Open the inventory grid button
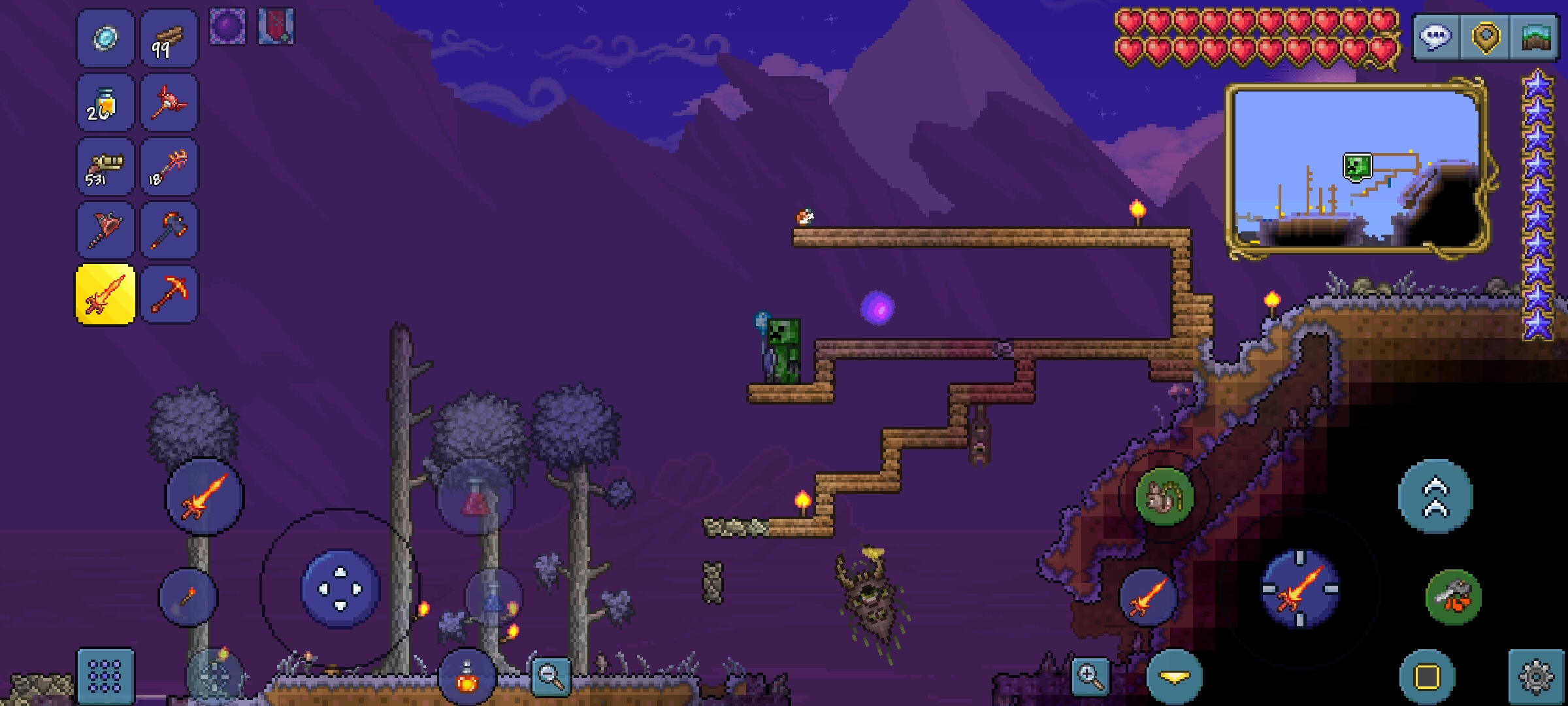 point(105,676)
